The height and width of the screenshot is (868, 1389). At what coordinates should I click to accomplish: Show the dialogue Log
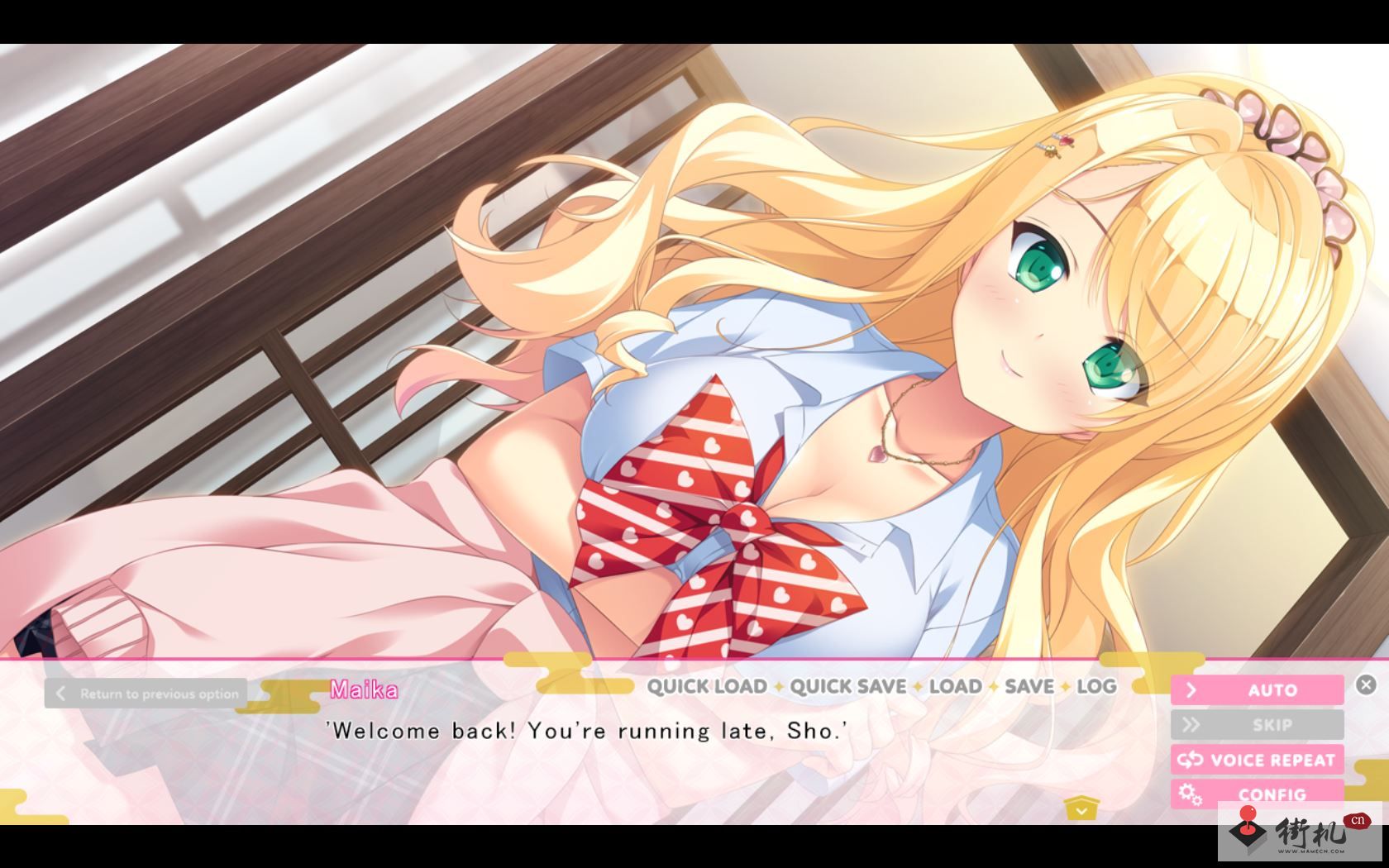[1096, 686]
